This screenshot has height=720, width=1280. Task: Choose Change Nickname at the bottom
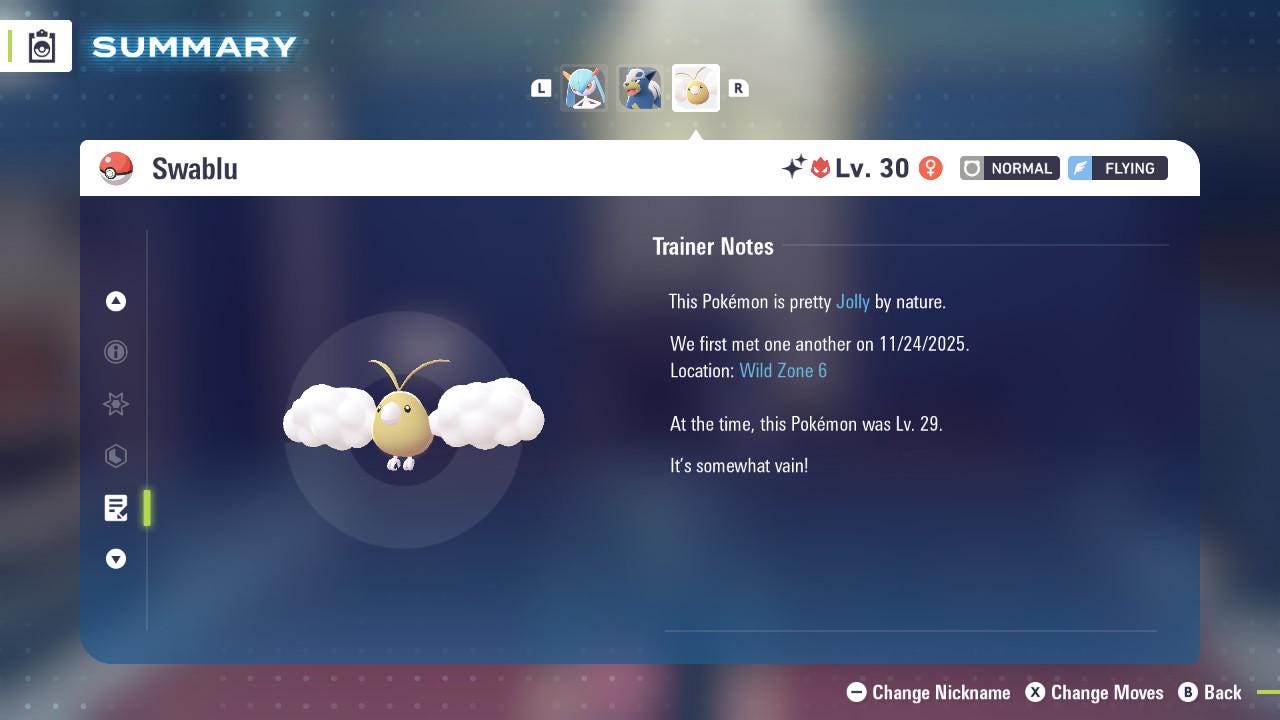[928, 692]
